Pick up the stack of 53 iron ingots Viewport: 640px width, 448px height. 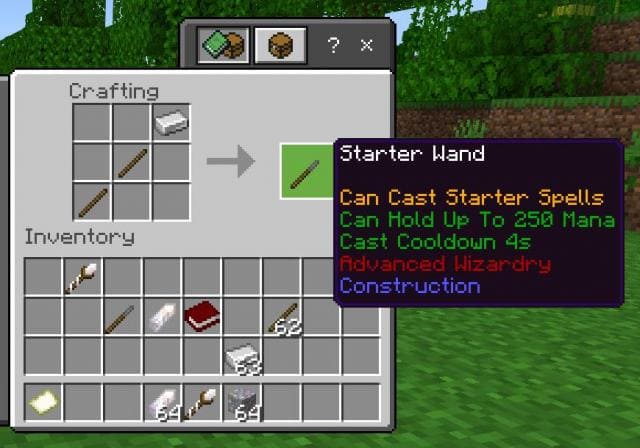(243, 357)
